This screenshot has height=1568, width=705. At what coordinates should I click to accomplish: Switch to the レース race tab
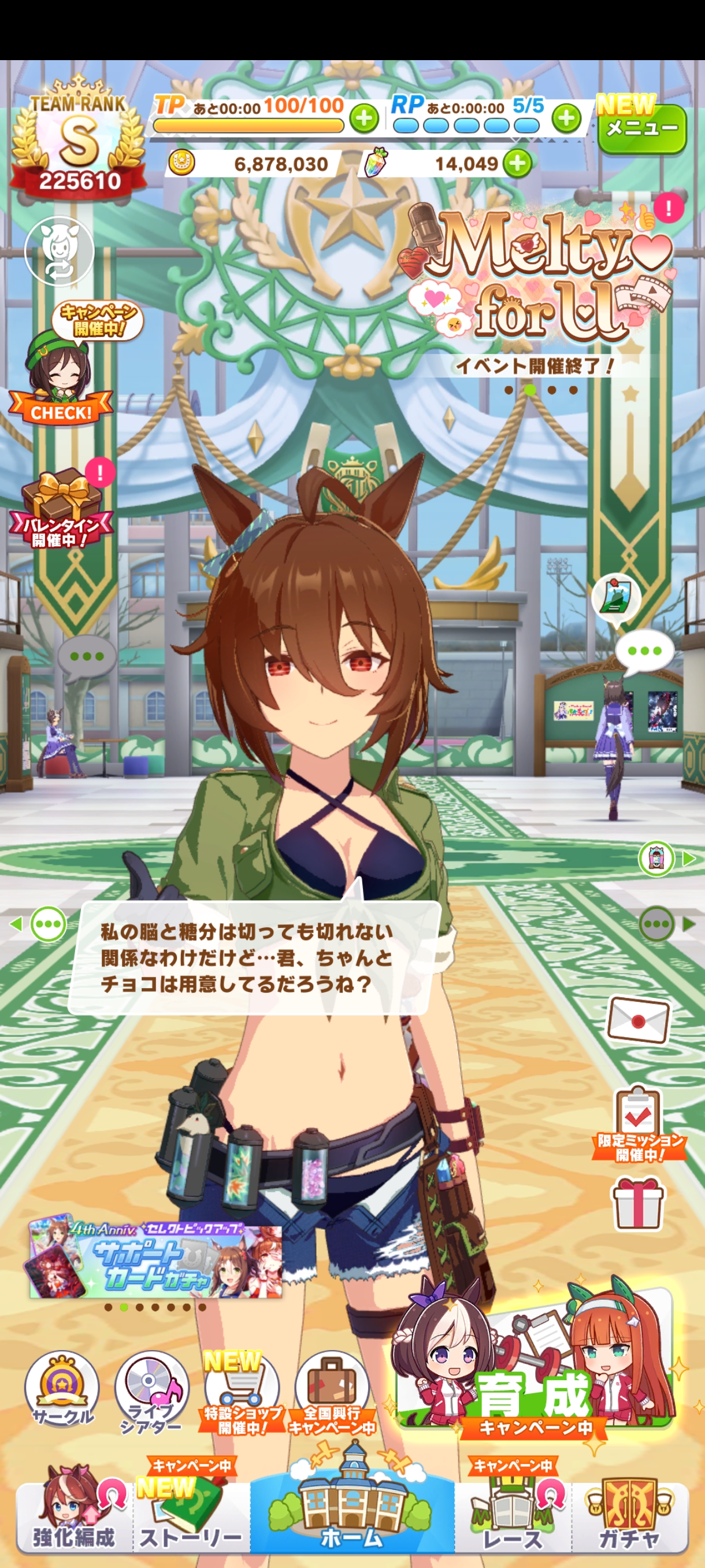point(513,1515)
